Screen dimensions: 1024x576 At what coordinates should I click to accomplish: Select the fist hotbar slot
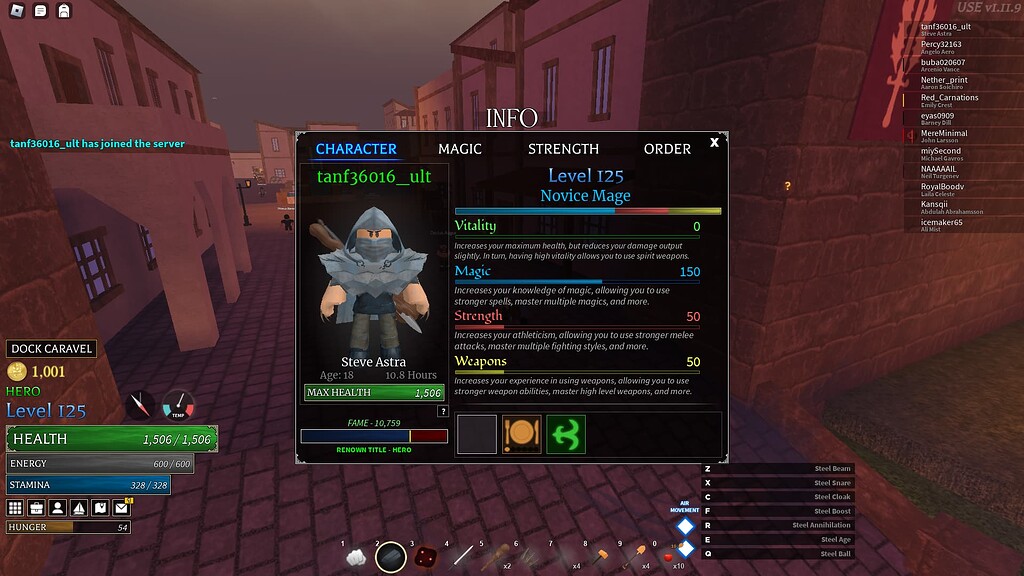356,557
